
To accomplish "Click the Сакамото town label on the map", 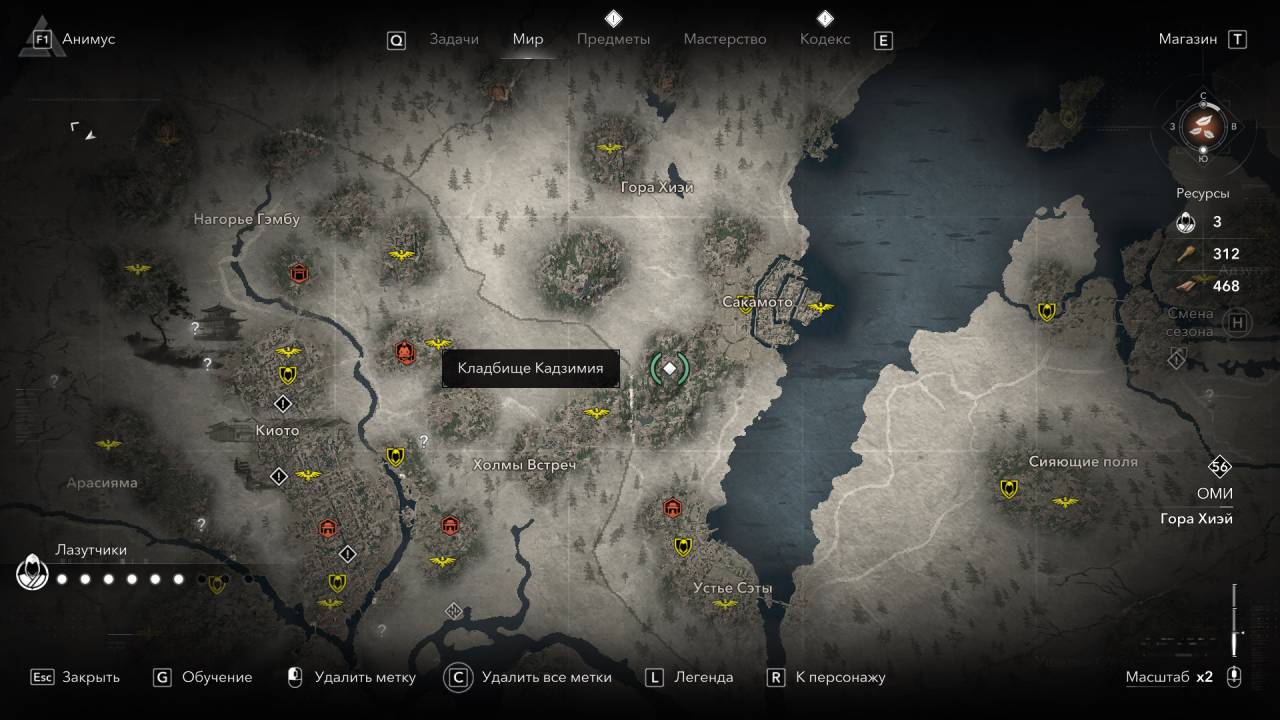I will tap(757, 302).
